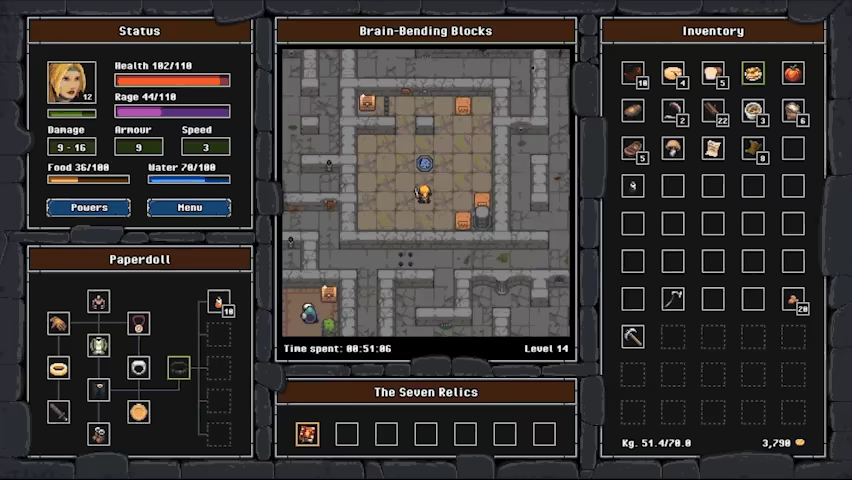Select the red apple in inventory
The width and height of the screenshot is (852, 480).
point(792,73)
